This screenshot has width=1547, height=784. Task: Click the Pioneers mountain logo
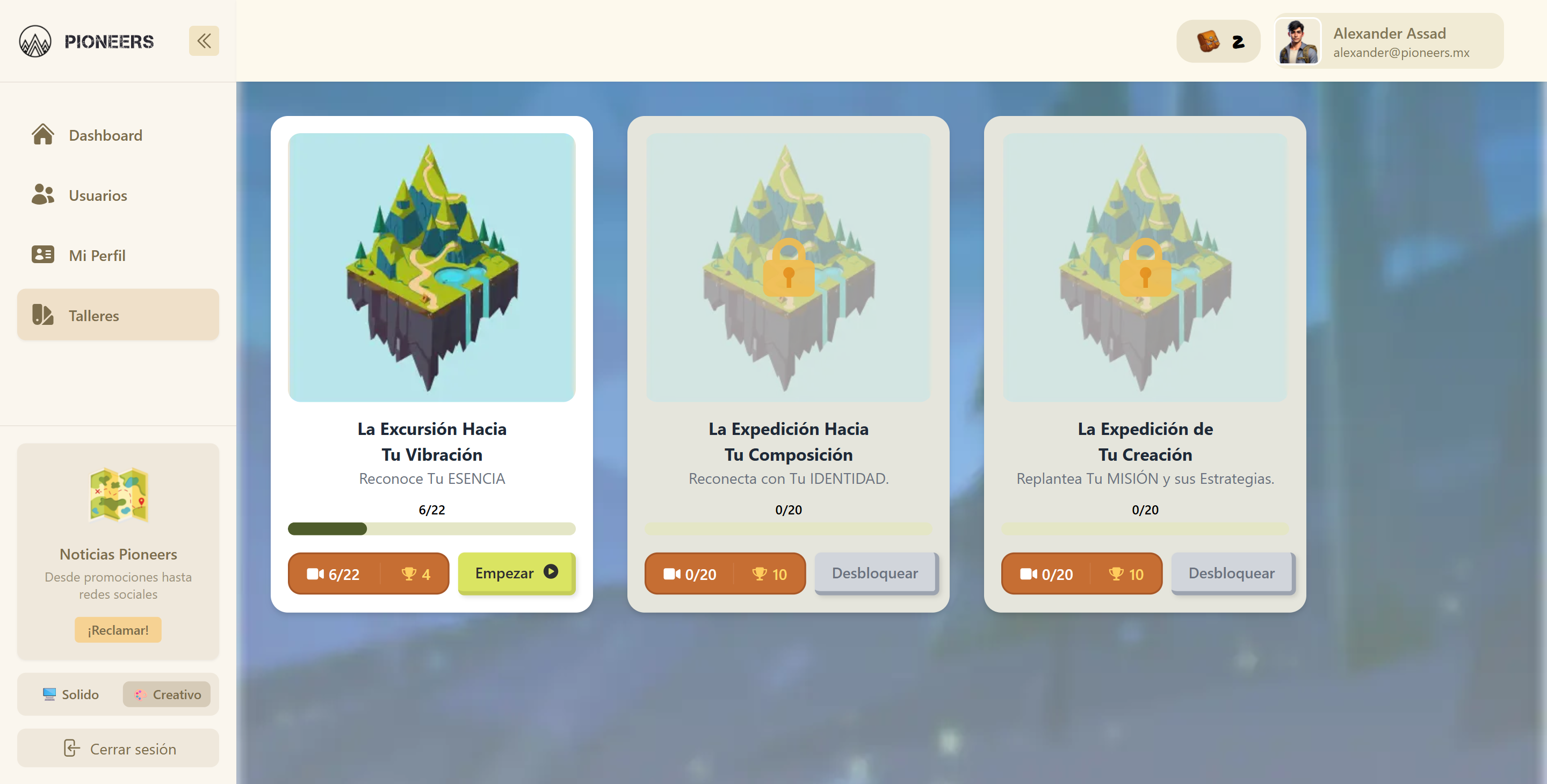pos(35,41)
